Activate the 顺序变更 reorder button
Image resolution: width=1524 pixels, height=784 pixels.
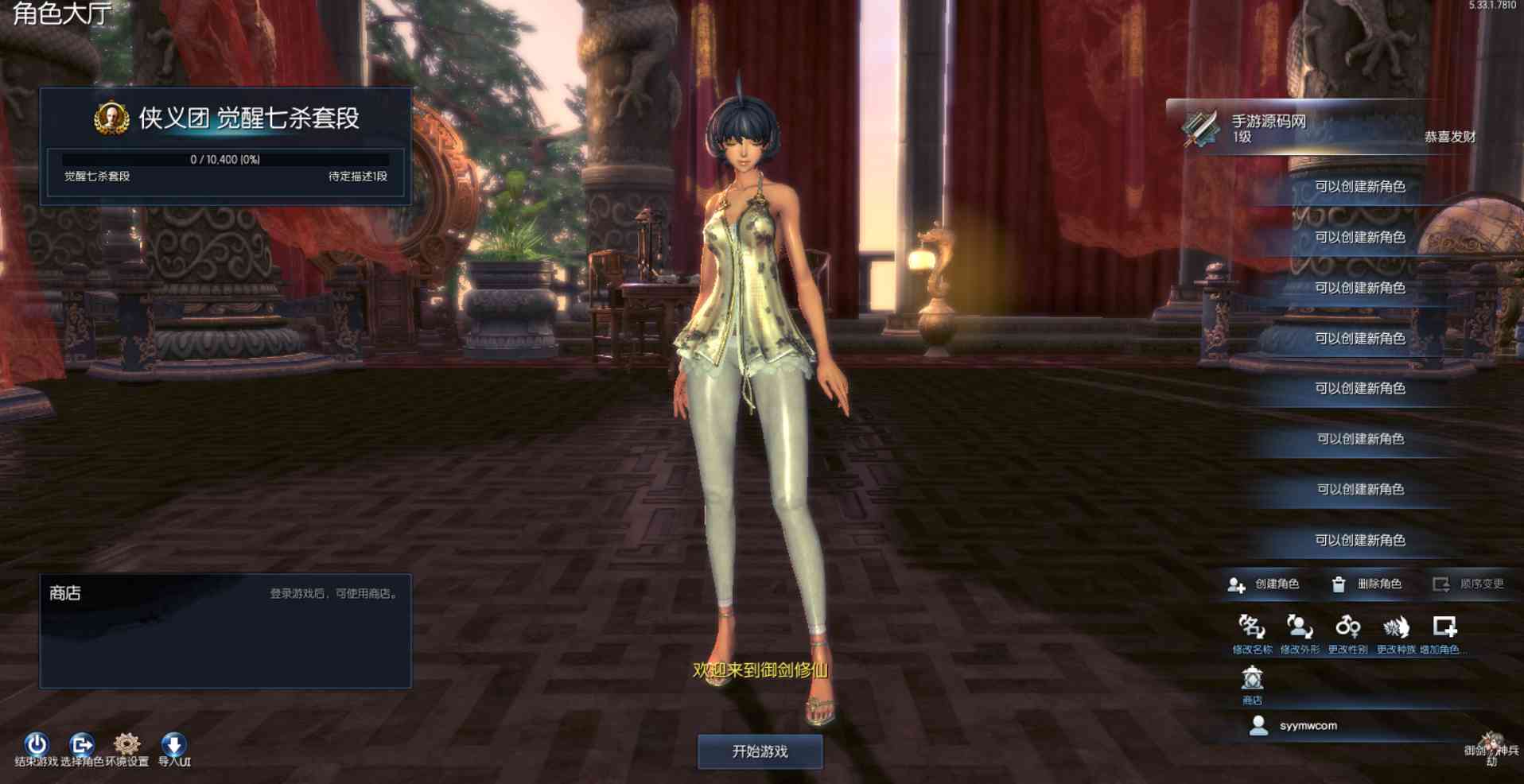[1468, 584]
